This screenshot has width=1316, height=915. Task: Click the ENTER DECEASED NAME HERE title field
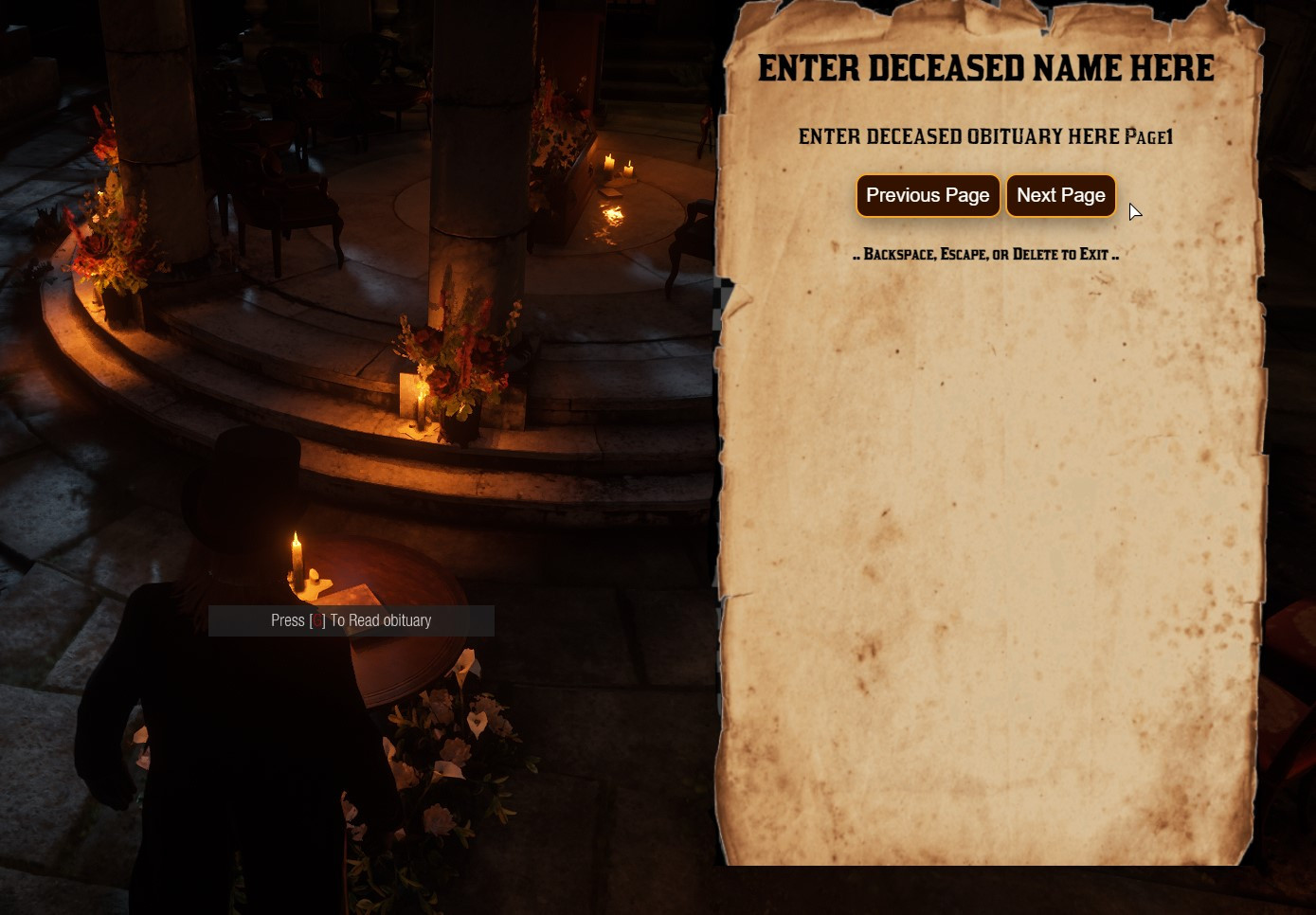(985, 68)
